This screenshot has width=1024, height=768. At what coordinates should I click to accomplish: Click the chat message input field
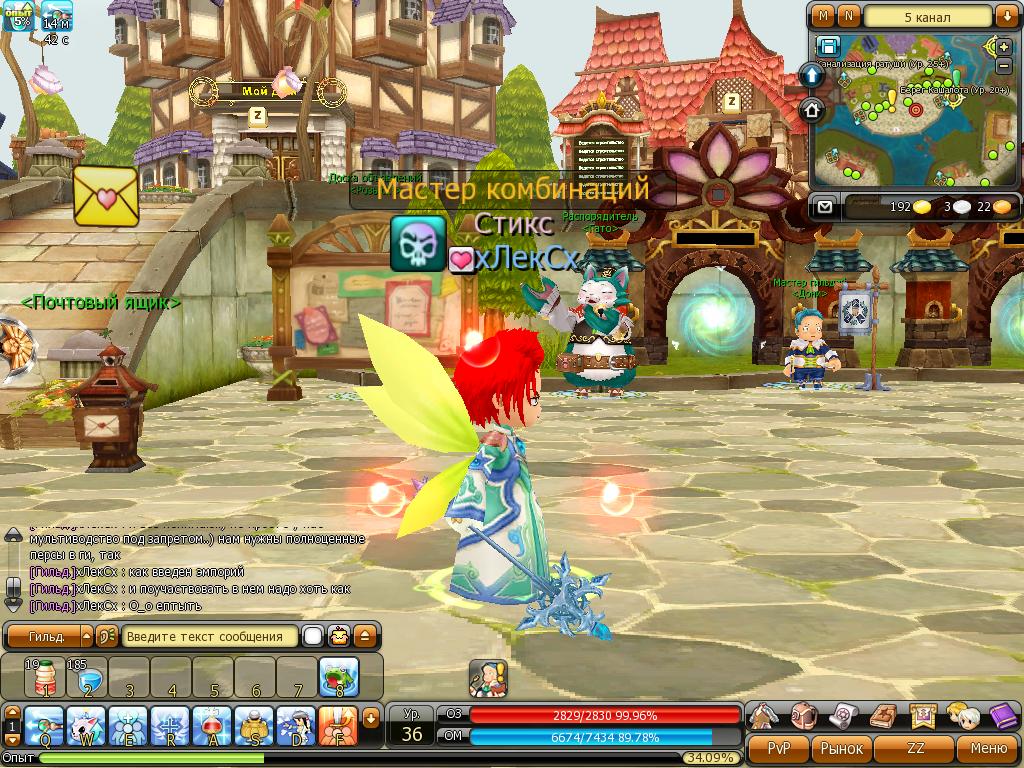210,636
